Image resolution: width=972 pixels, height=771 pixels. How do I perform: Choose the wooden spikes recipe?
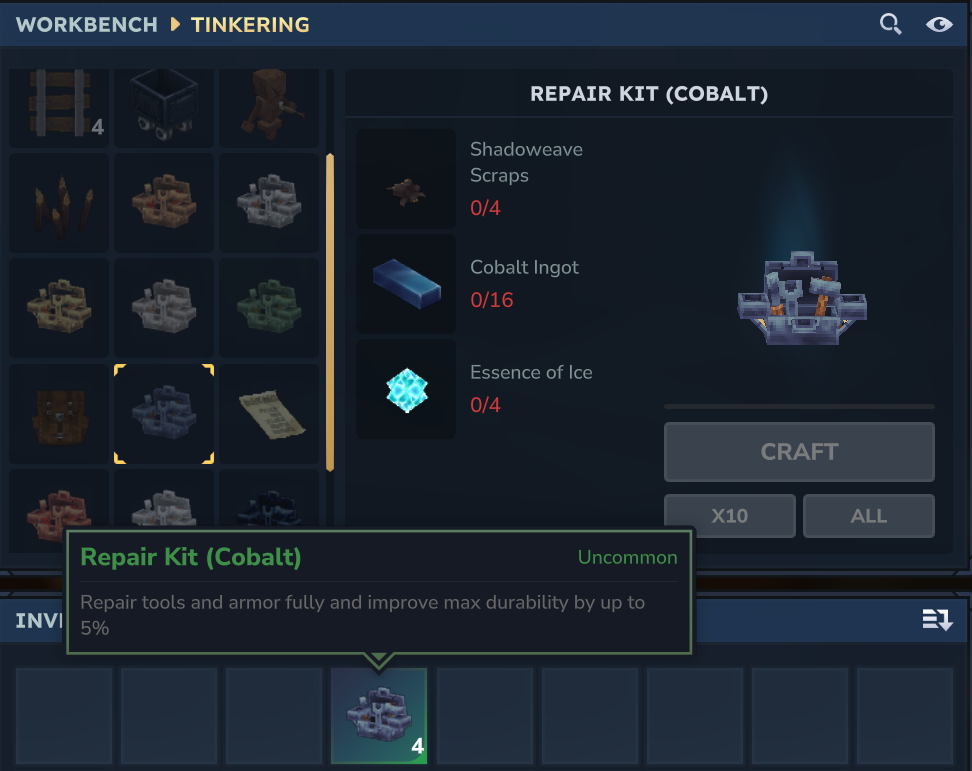[x=59, y=203]
